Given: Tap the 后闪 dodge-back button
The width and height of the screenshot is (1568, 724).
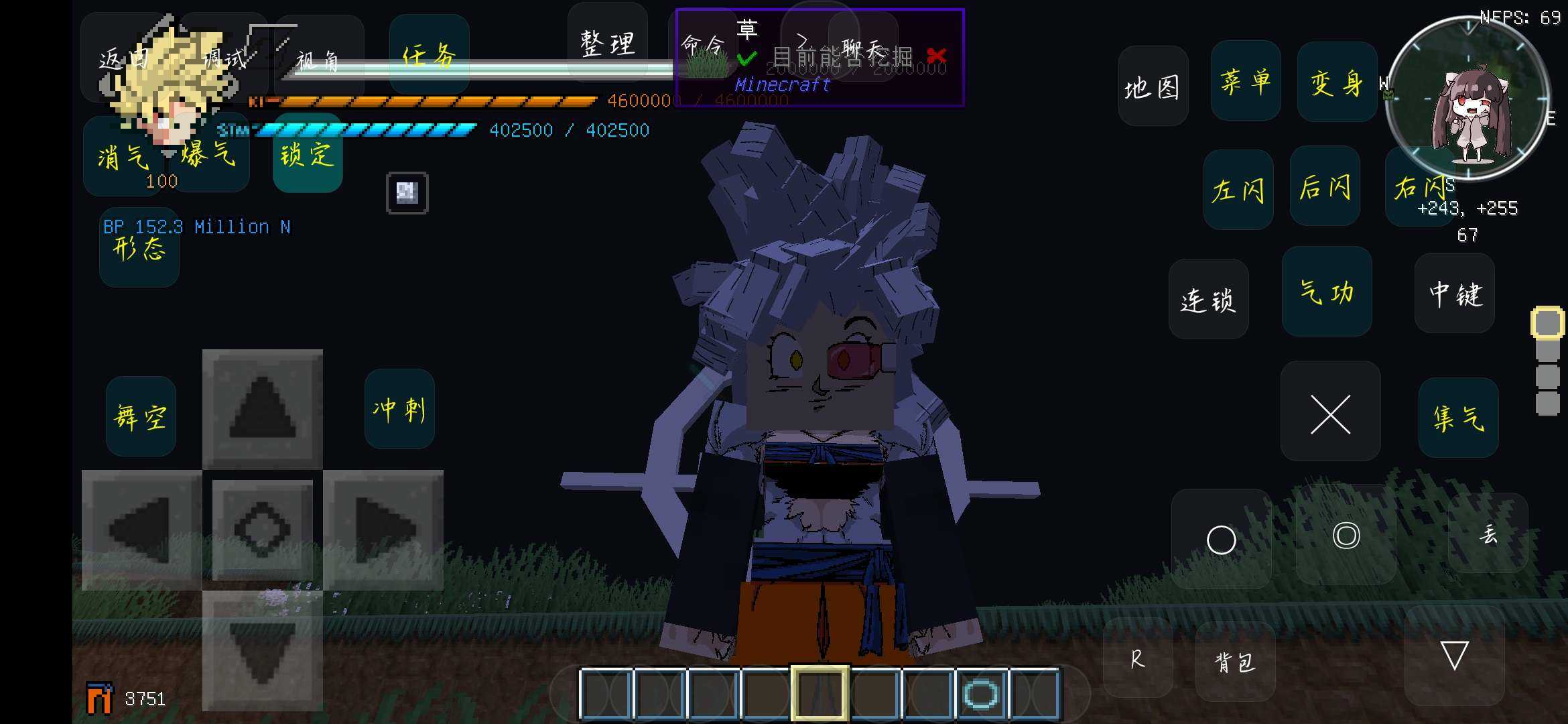Looking at the screenshot, I should click(x=1325, y=186).
